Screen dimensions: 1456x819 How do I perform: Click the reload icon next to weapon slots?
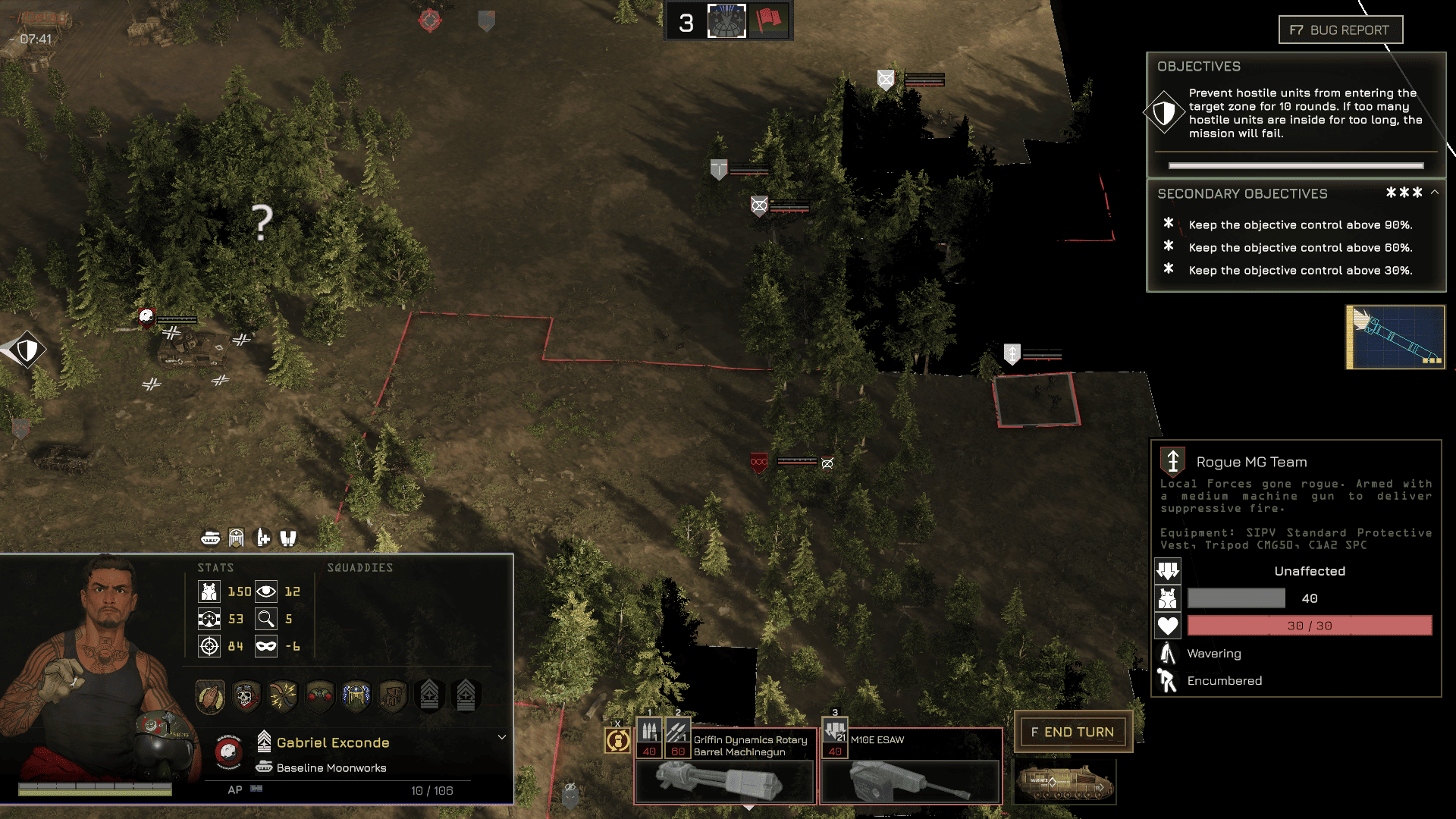click(617, 740)
